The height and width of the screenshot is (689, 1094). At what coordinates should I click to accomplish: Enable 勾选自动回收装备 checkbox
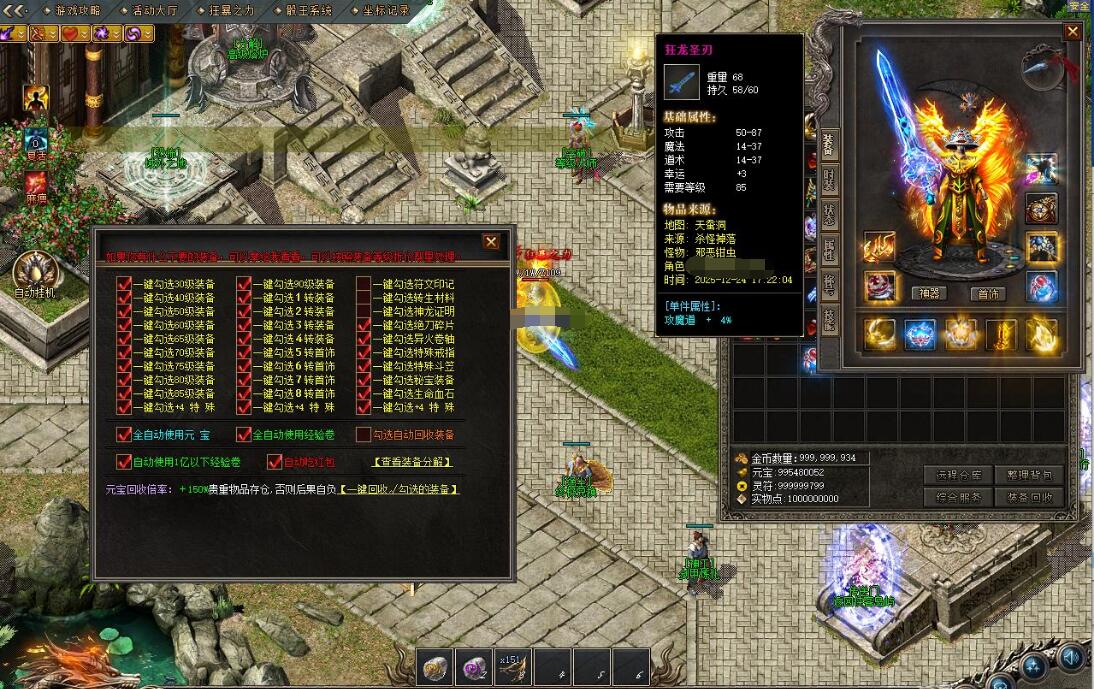click(364, 435)
